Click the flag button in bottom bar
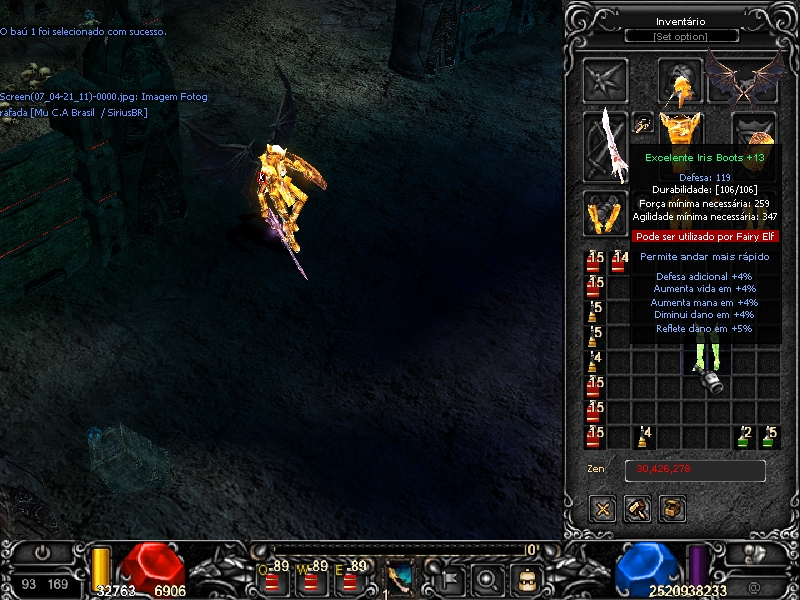The image size is (800, 600). click(448, 577)
